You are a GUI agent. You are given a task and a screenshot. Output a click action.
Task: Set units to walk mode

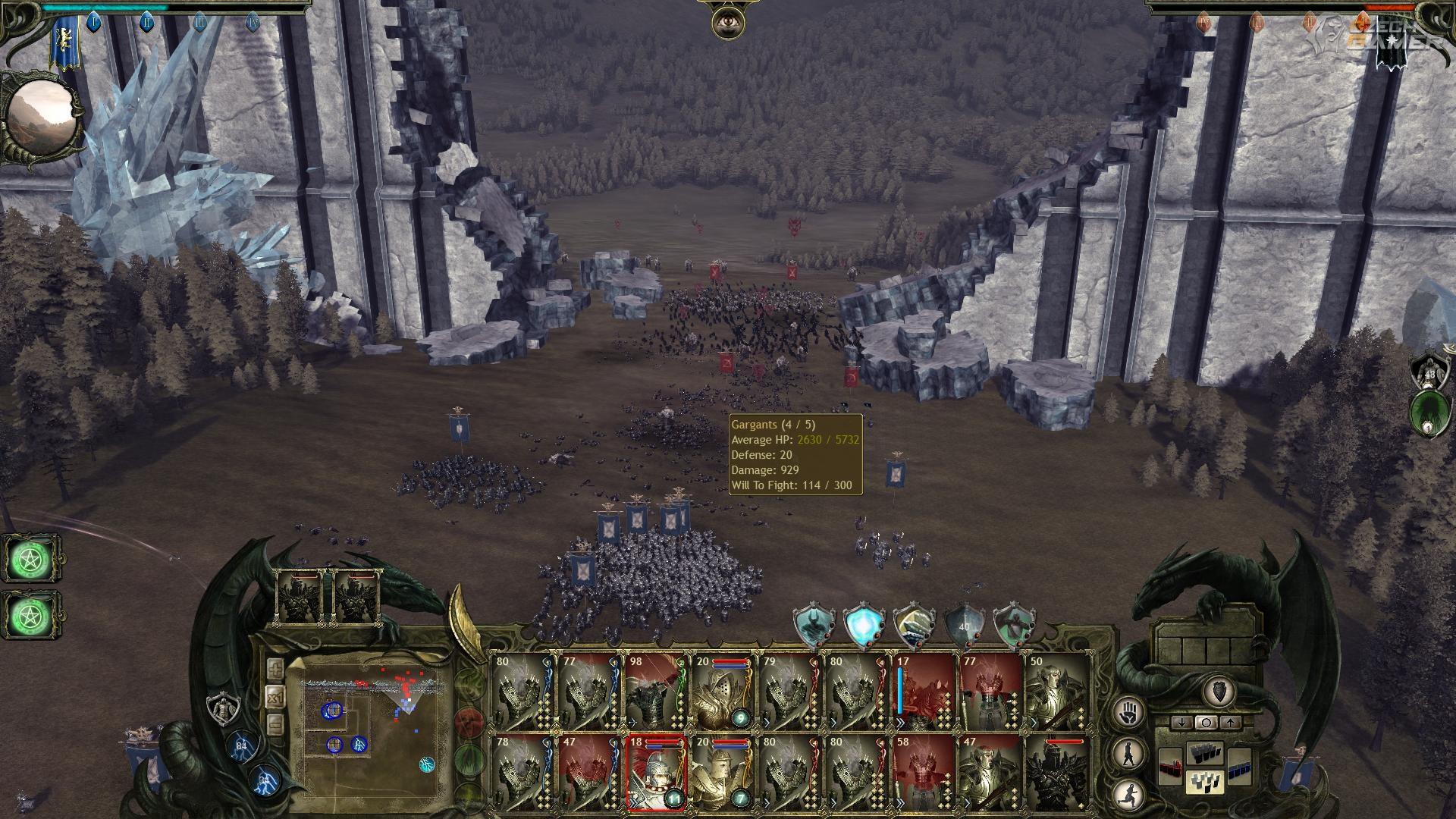(1129, 754)
